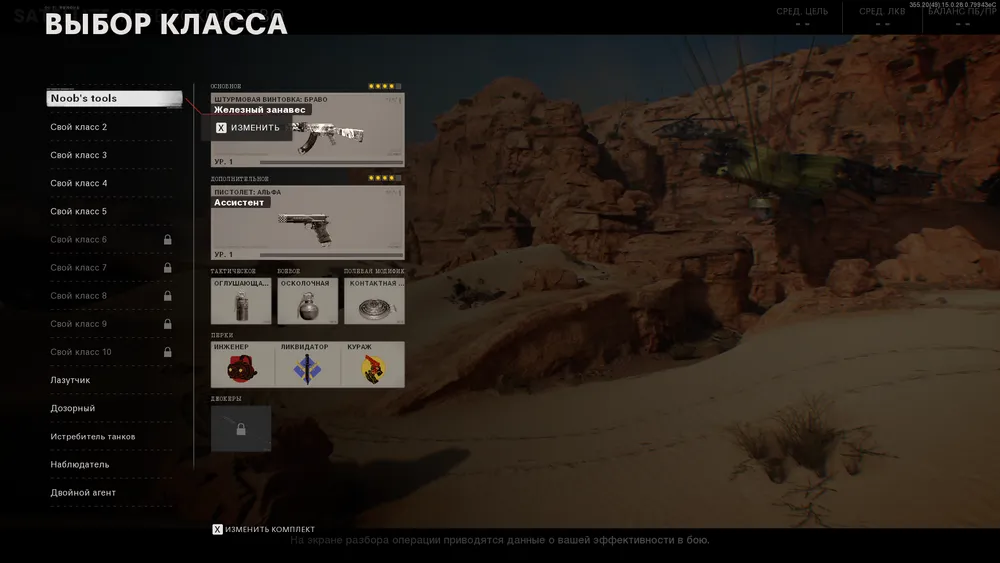Select the Оглушающая tactical grenade slot
Image resolution: width=1000 pixels, height=563 pixels.
(241, 301)
